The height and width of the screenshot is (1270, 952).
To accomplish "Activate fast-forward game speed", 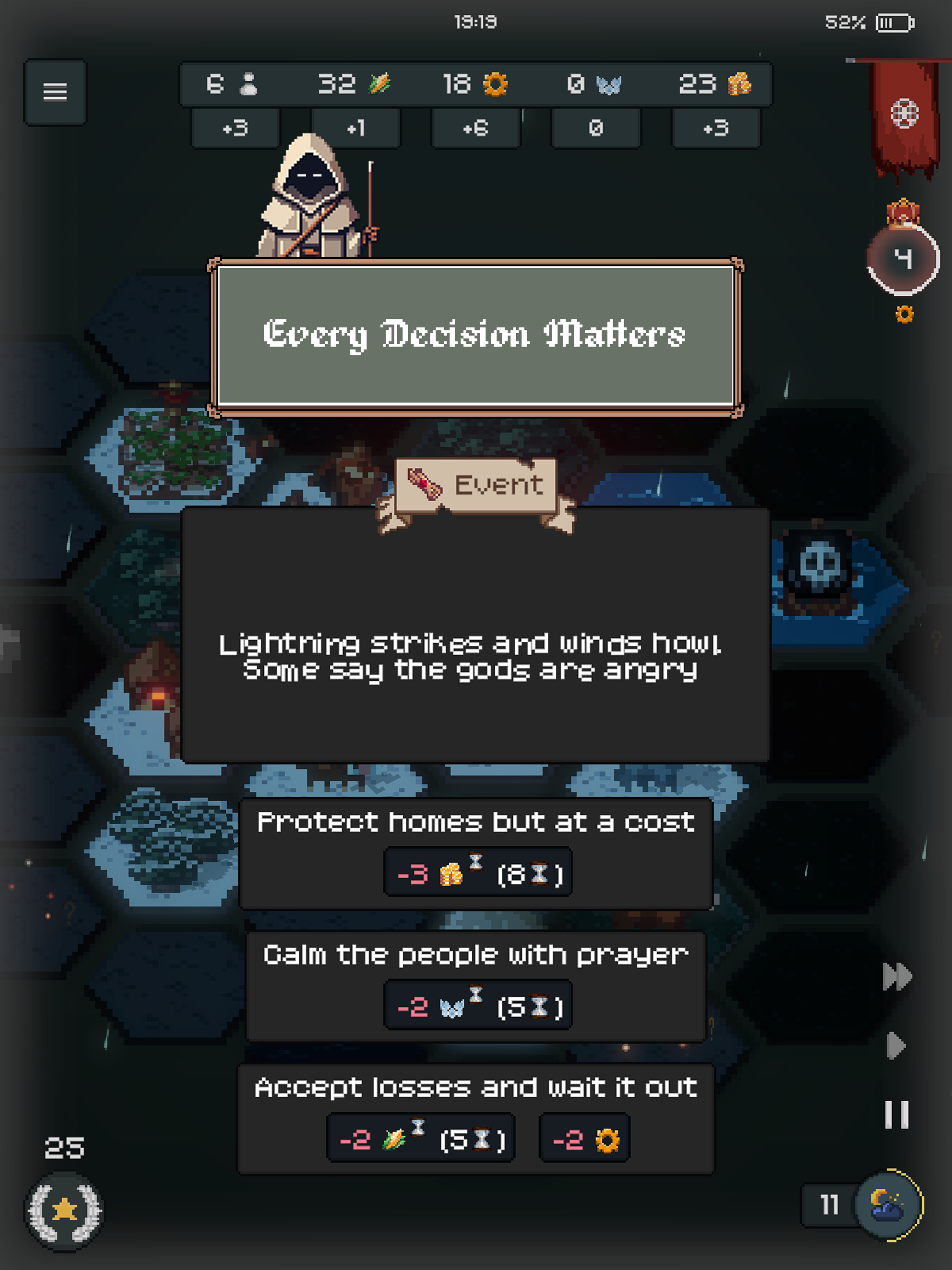I will (897, 976).
